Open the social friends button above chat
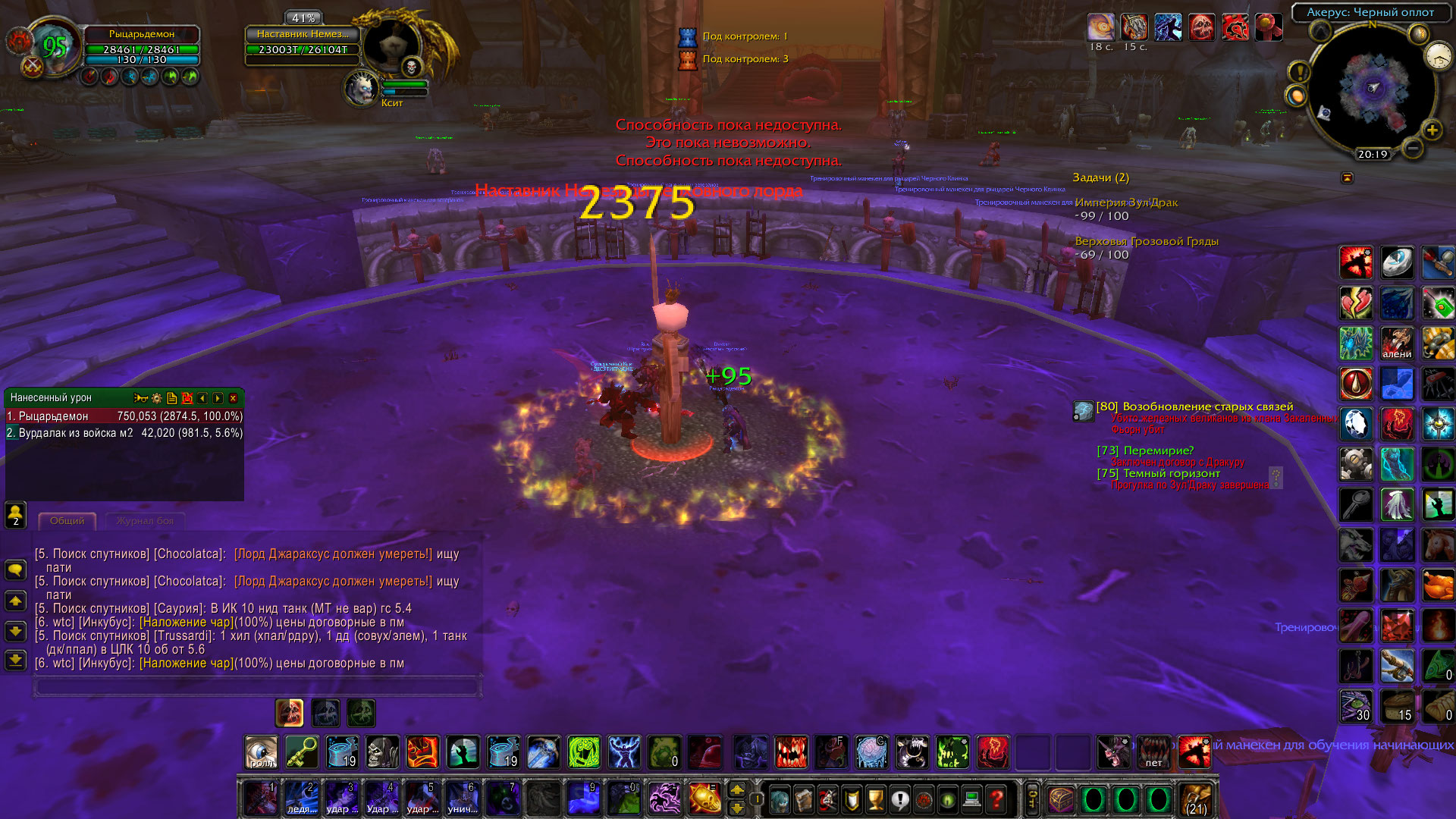The image size is (1456, 819). pyautogui.click(x=16, y=514)
